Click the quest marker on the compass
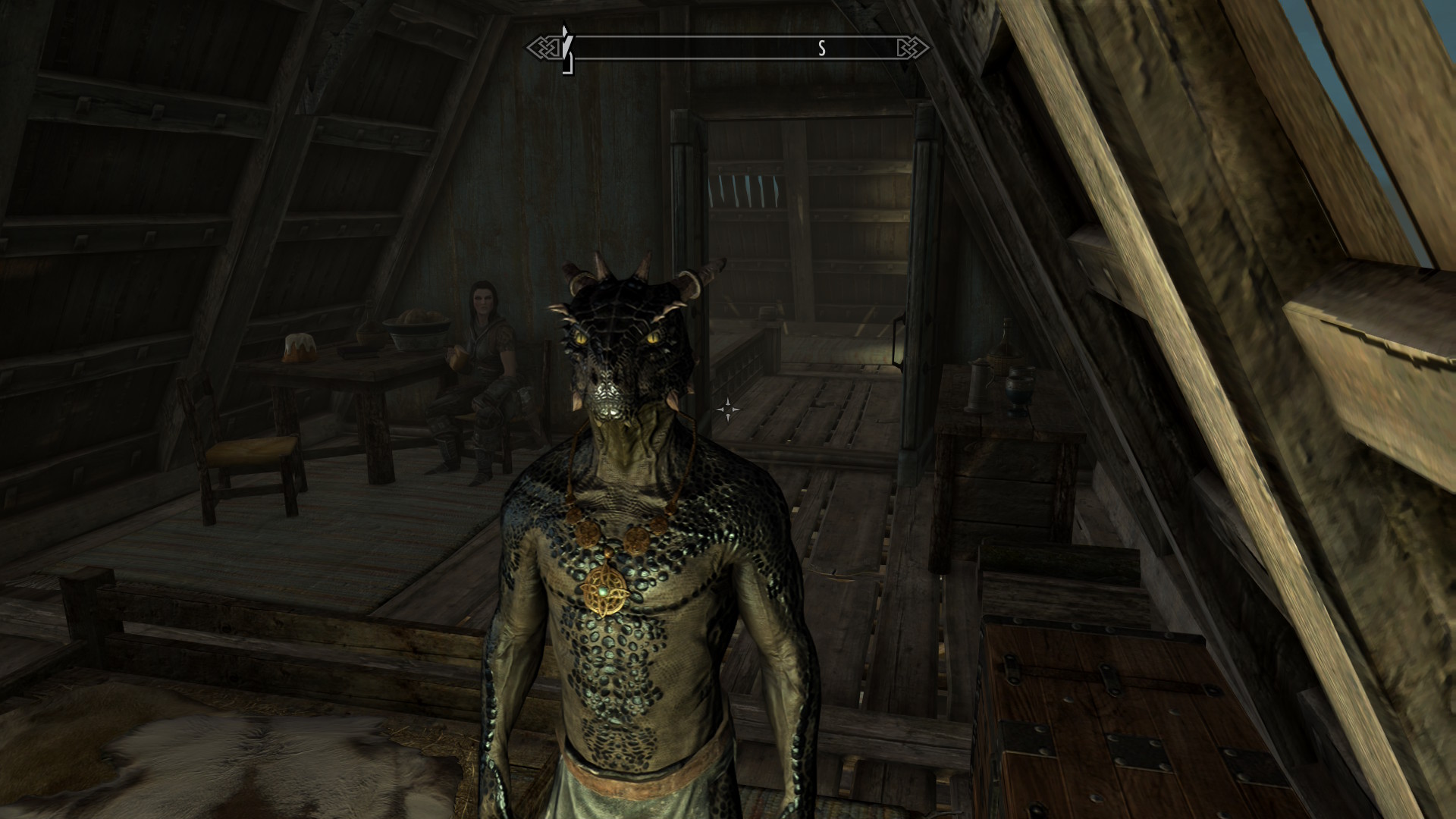This screenshot has height=819, width=1456. coord(566,50)
